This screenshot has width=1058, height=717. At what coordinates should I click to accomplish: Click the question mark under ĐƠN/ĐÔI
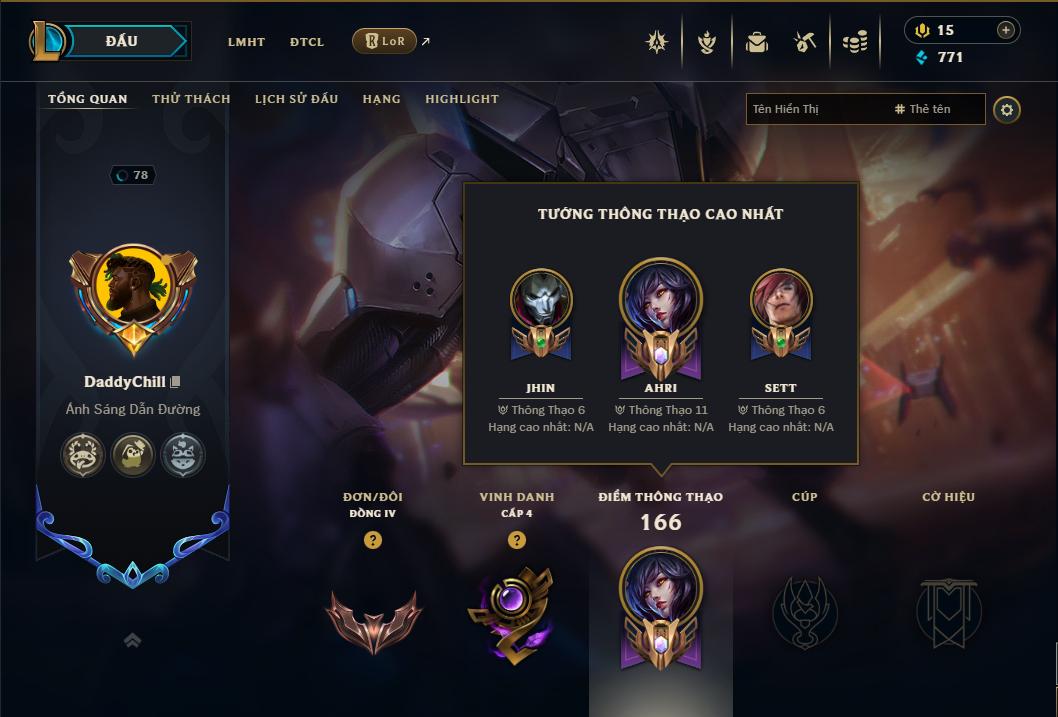(x=373, y=540)
